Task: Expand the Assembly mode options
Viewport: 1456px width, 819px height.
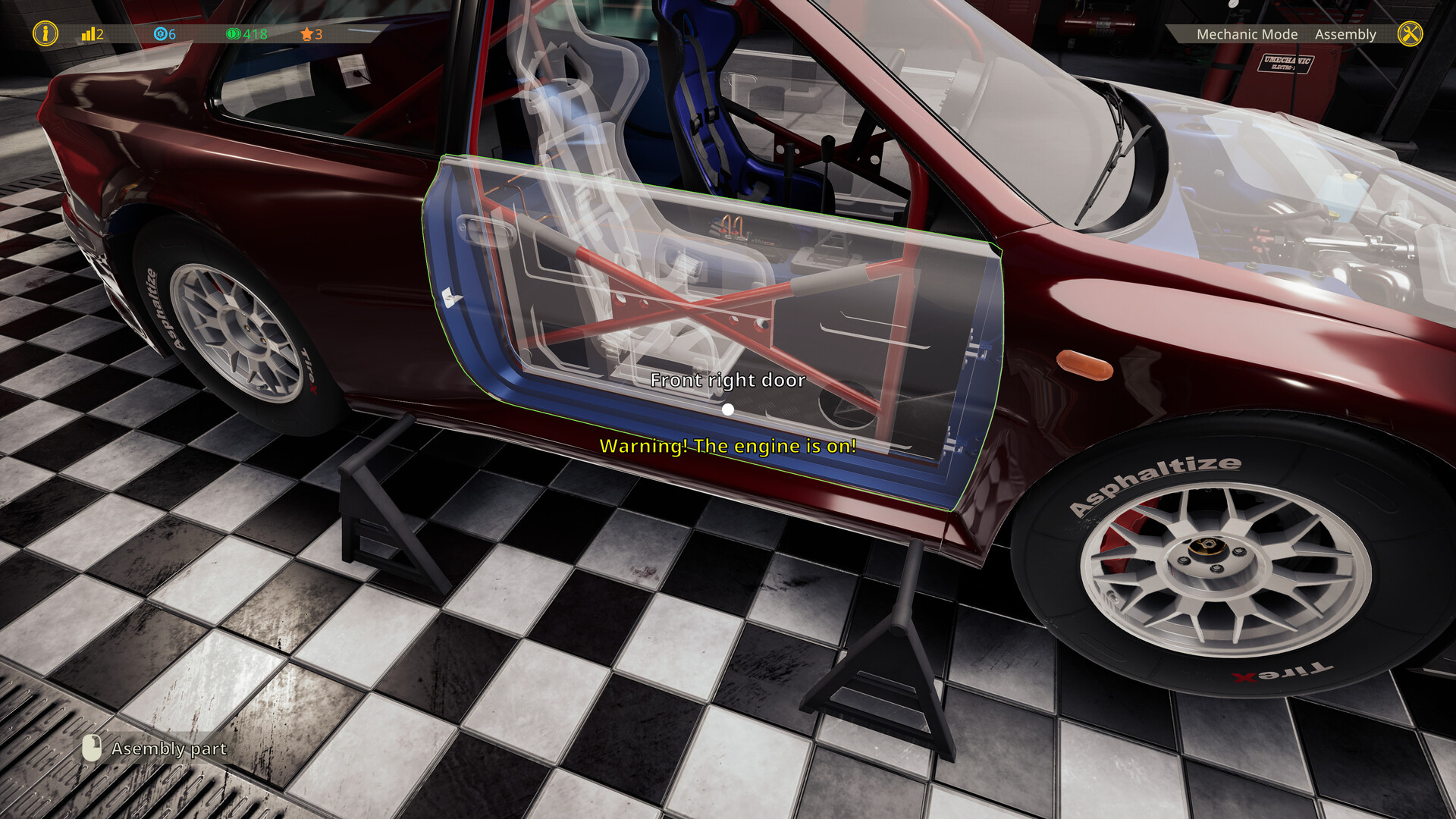Action: [1347, 34]
